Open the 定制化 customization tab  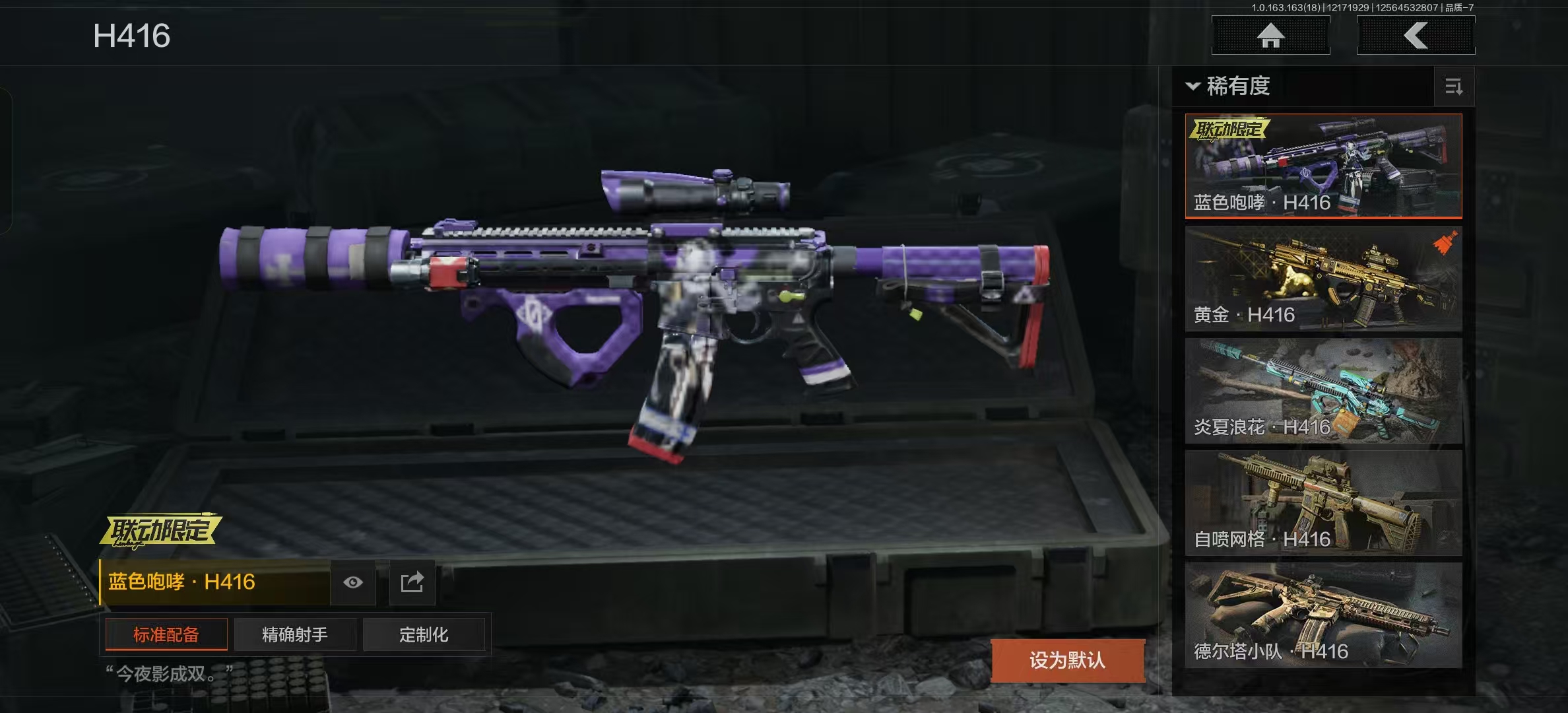424,634
